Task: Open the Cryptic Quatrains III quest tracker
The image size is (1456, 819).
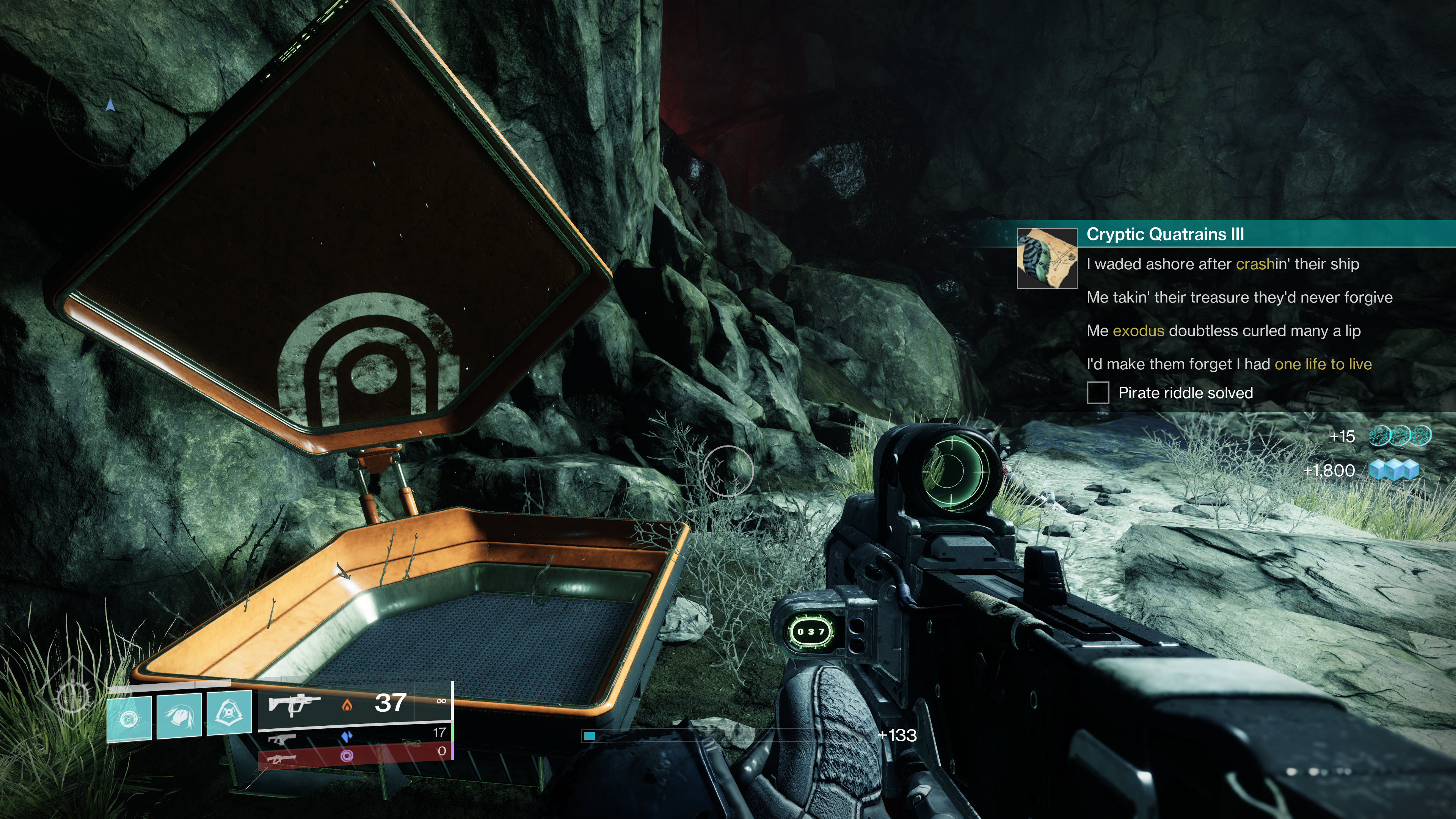Action: coord(1165,235)
